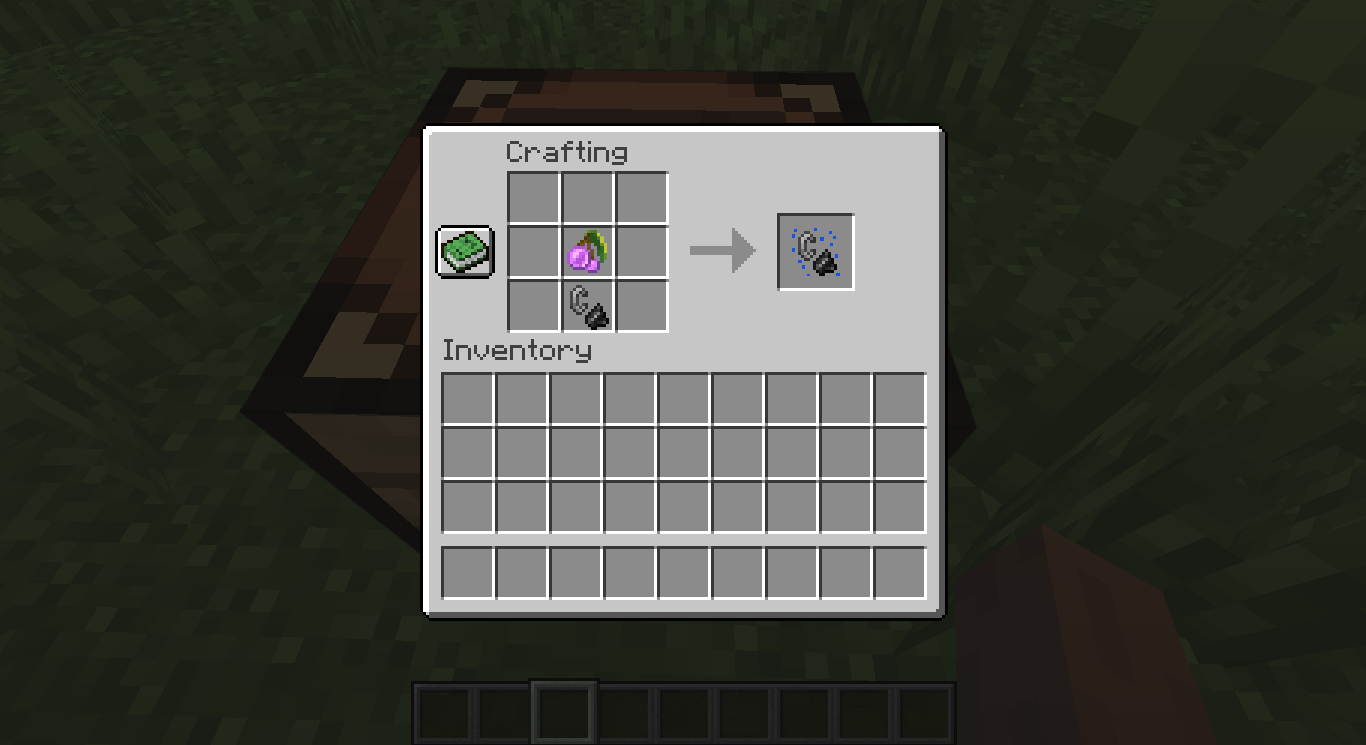The width and height of the screenshot is (1366, 745).
Task: Pick up the enchanted flint and steel result
Action: [814, 250]
